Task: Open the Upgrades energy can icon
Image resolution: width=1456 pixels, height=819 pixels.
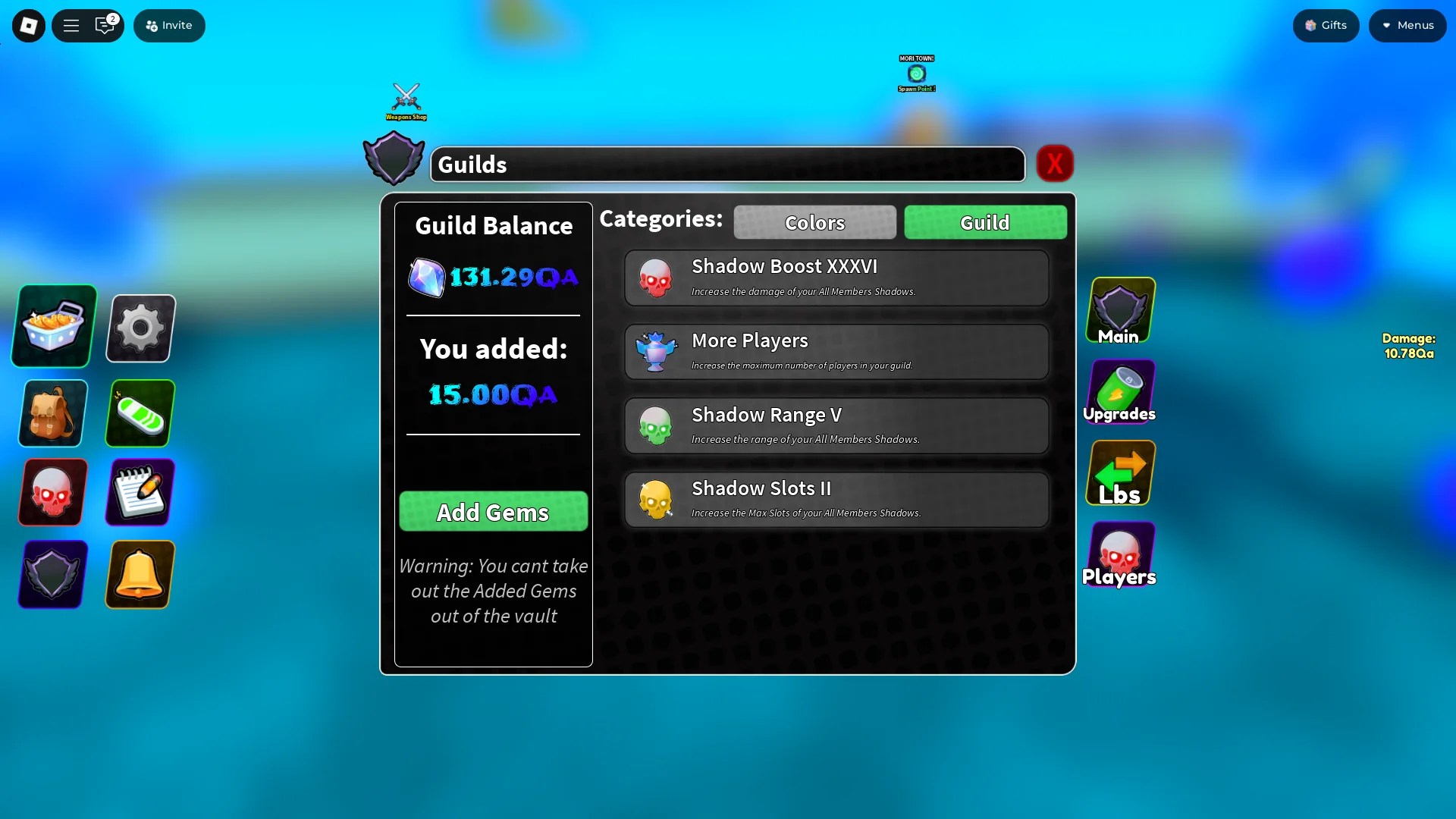Action: pos(1120,391)
